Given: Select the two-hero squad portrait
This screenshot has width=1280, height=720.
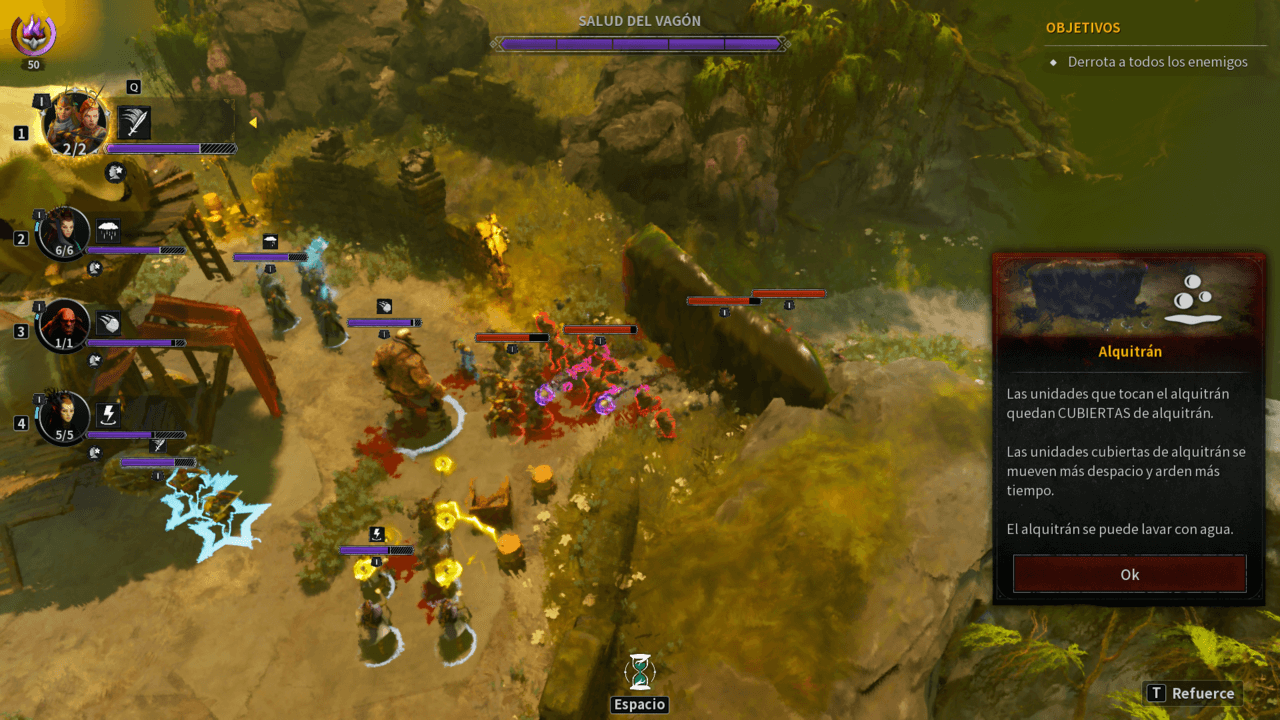Looking at the screenshot, I should tap(75, 122).
